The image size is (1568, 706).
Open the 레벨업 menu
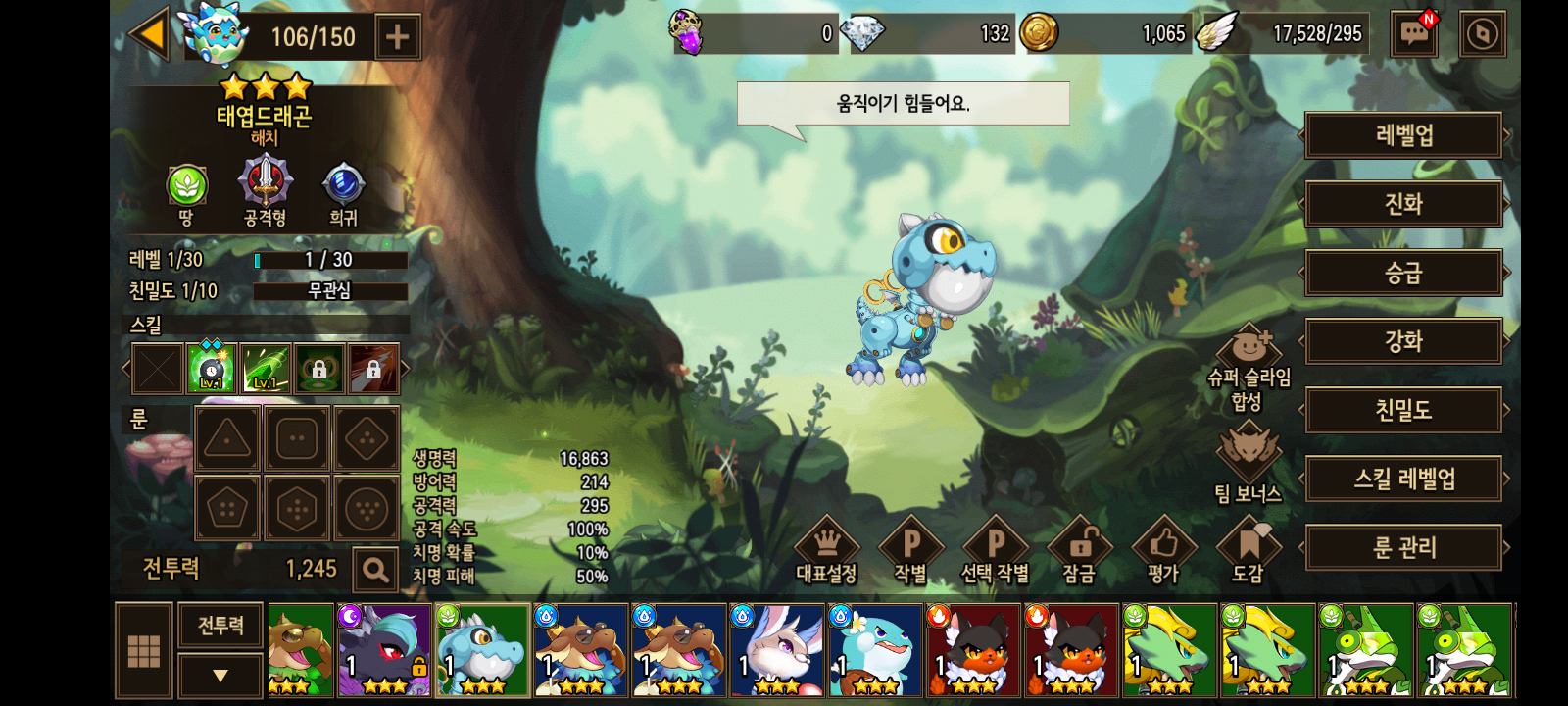(x=1403, y=135)
